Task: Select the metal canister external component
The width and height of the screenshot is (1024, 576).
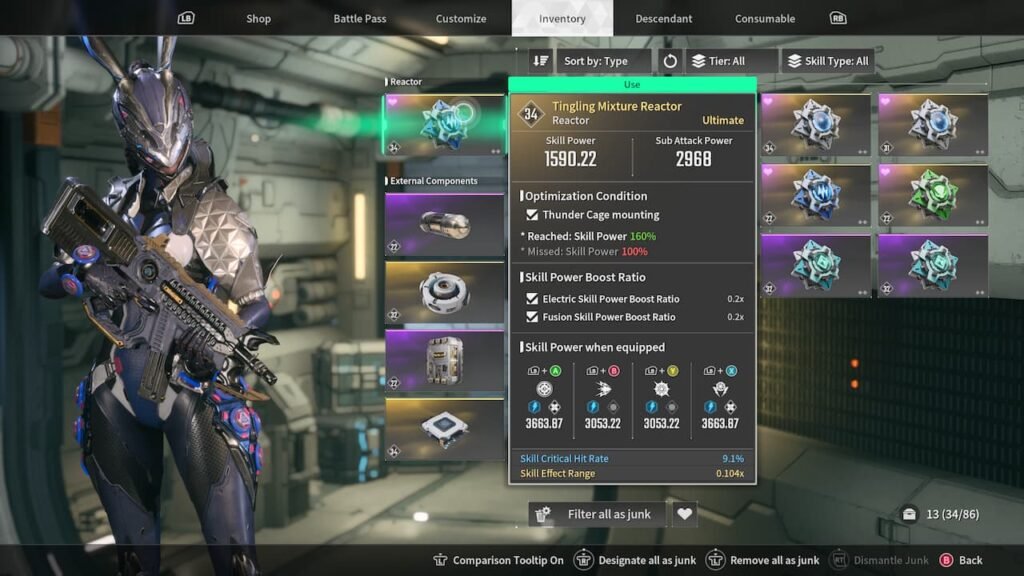Action: 445,360
